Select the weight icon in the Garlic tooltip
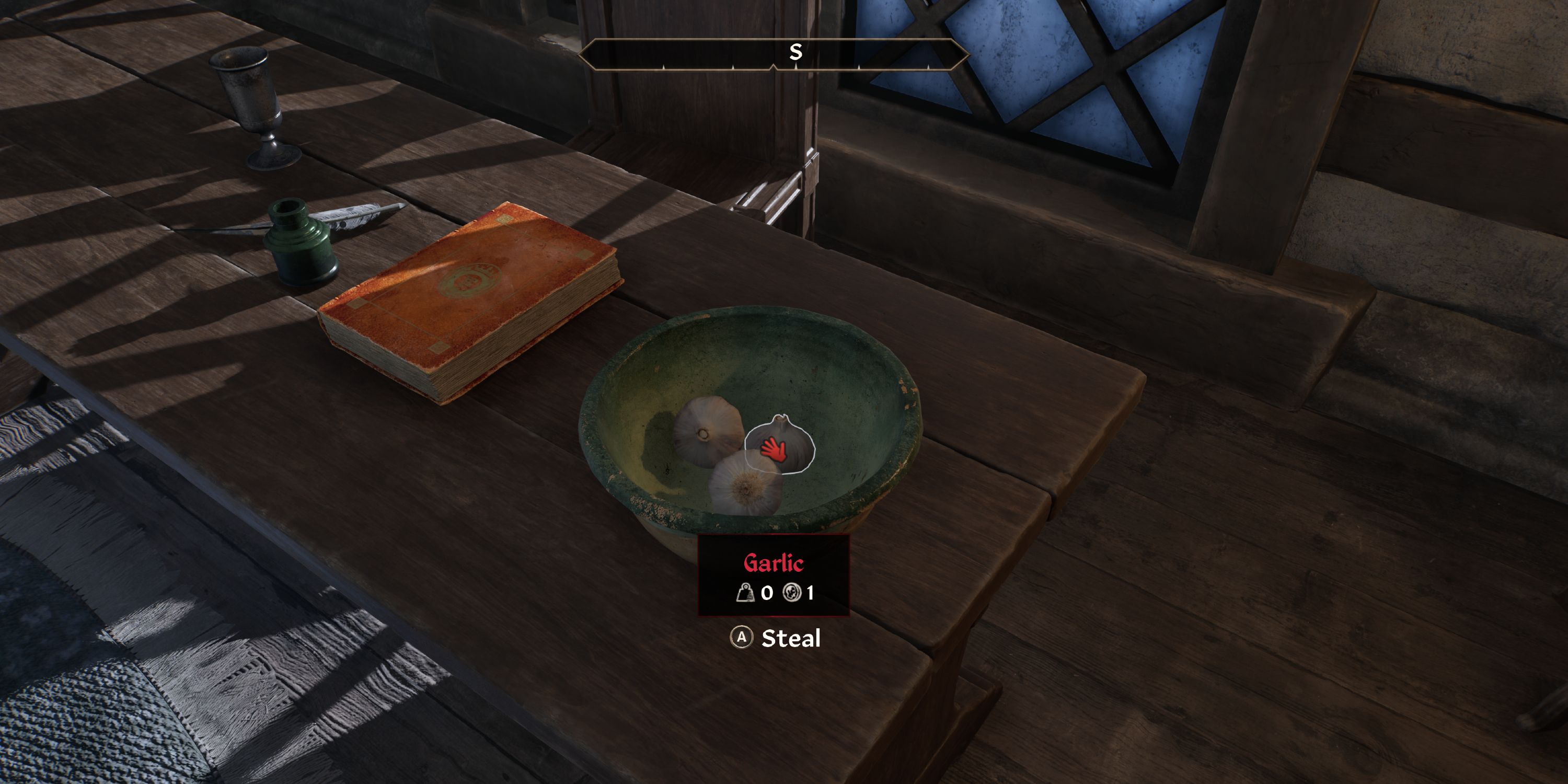This screenshot has width=1568, height=784. pyautogui.click(x=746, y=594)
